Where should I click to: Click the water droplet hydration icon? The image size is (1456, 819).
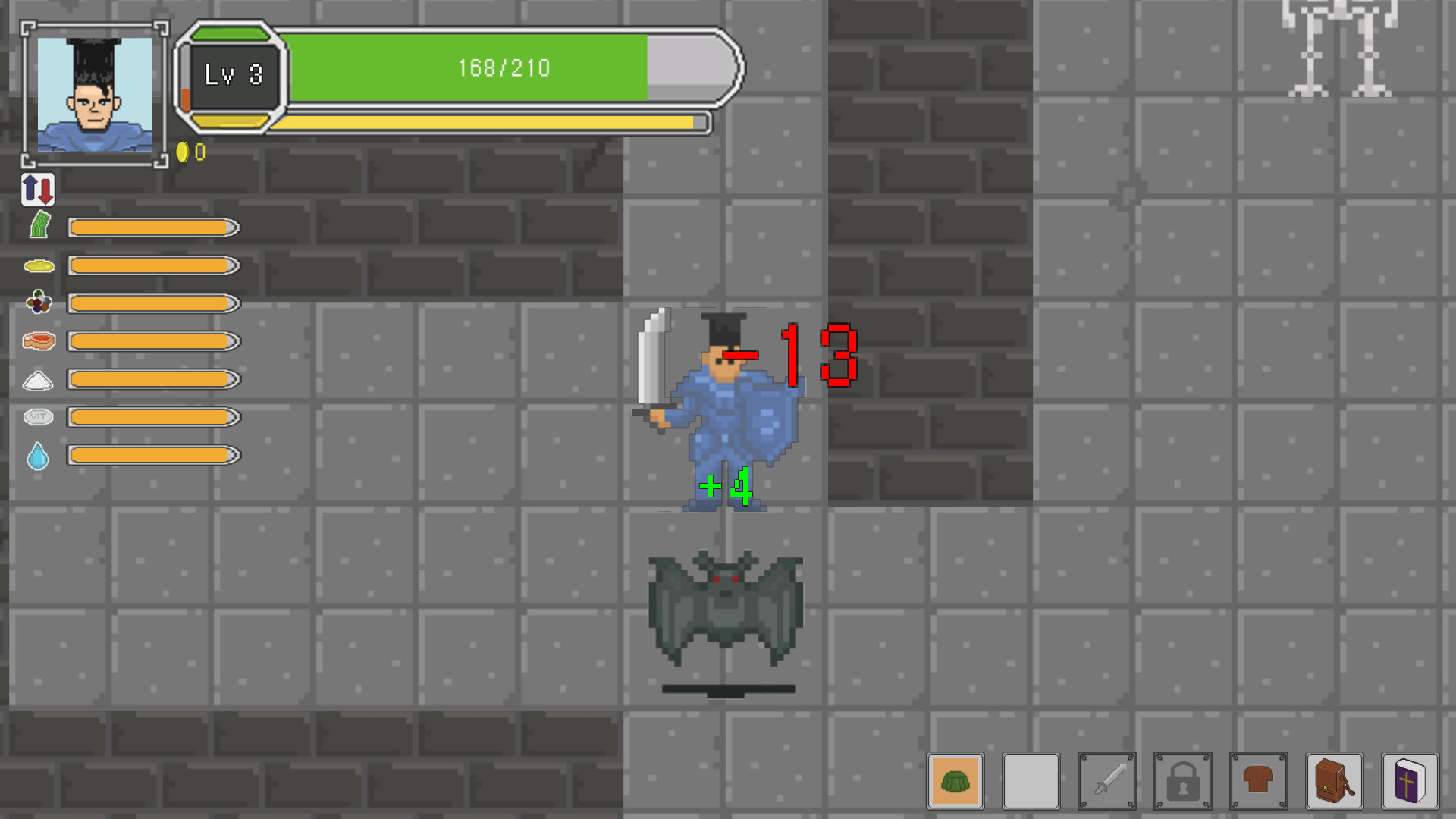tap(38, 455)
